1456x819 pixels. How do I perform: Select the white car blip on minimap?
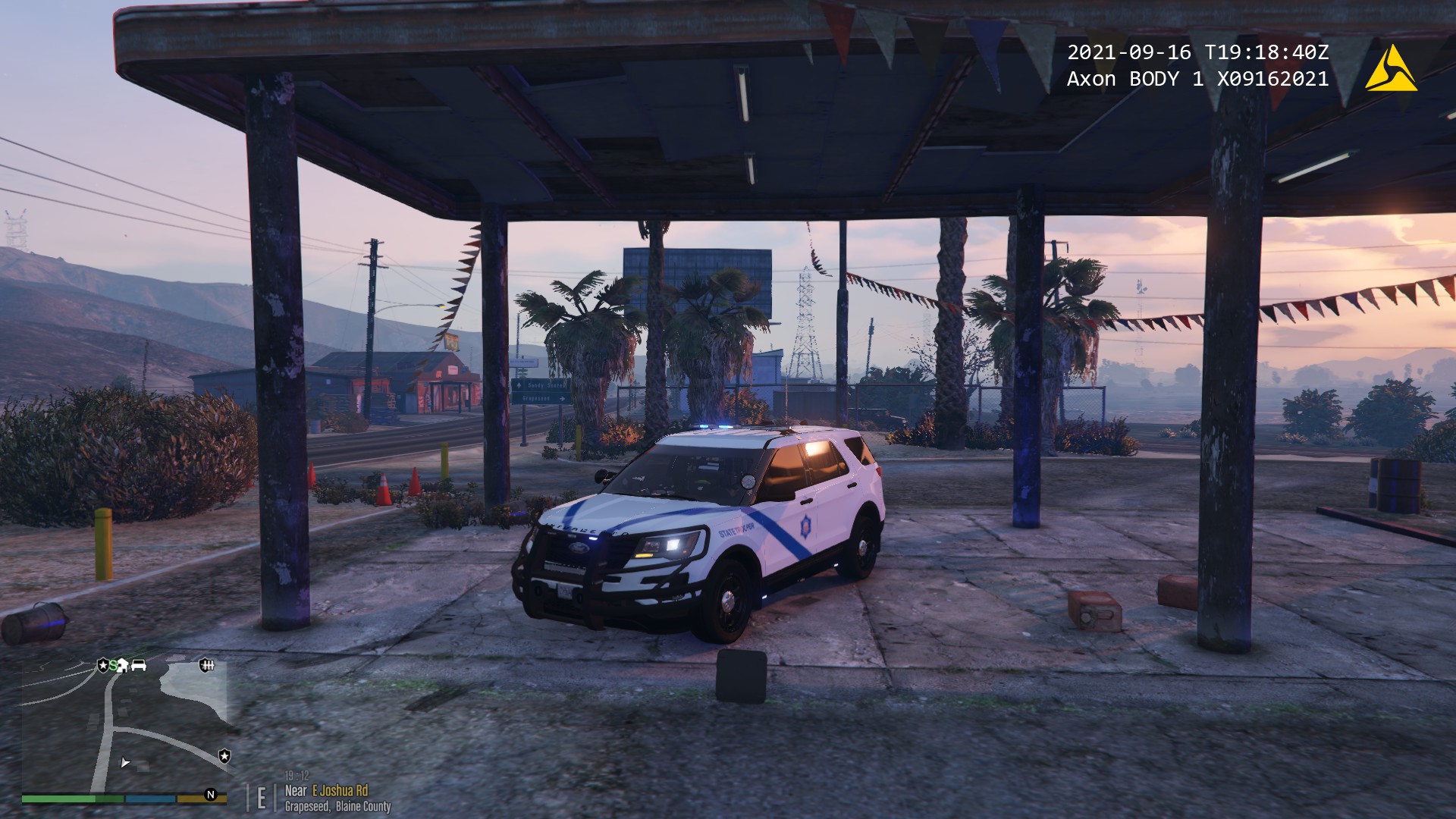[139, 665]
